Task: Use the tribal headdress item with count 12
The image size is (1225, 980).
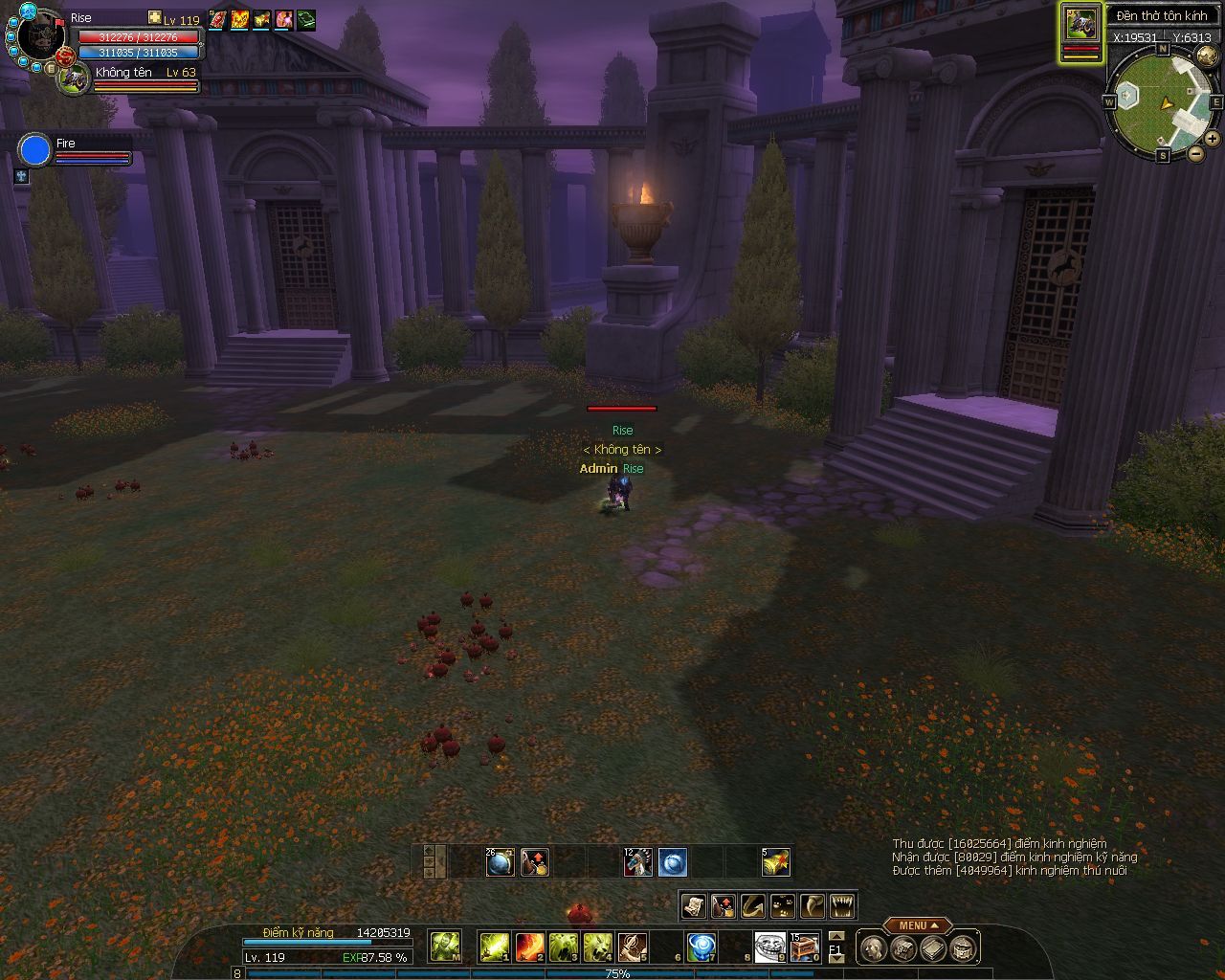Action: [x=638, y=862]
